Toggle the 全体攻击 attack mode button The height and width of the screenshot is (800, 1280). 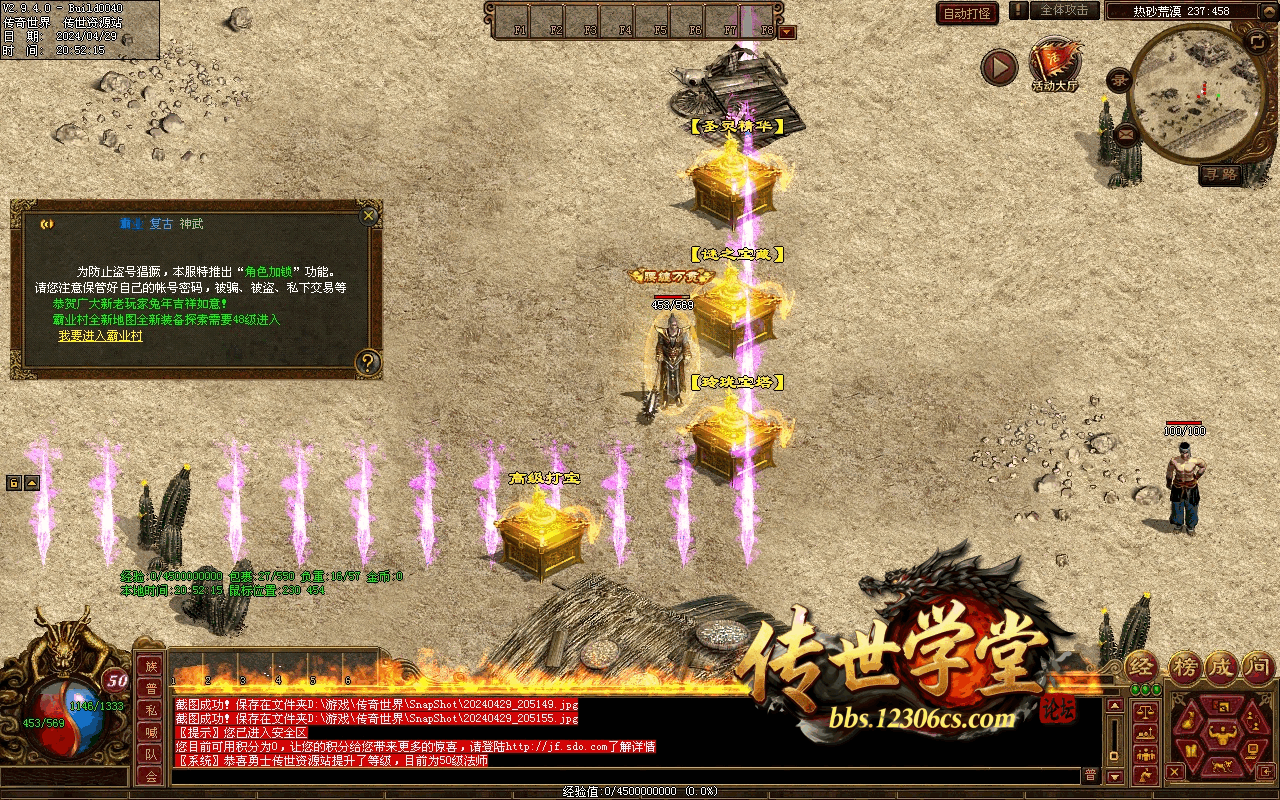coord(1063,11)
